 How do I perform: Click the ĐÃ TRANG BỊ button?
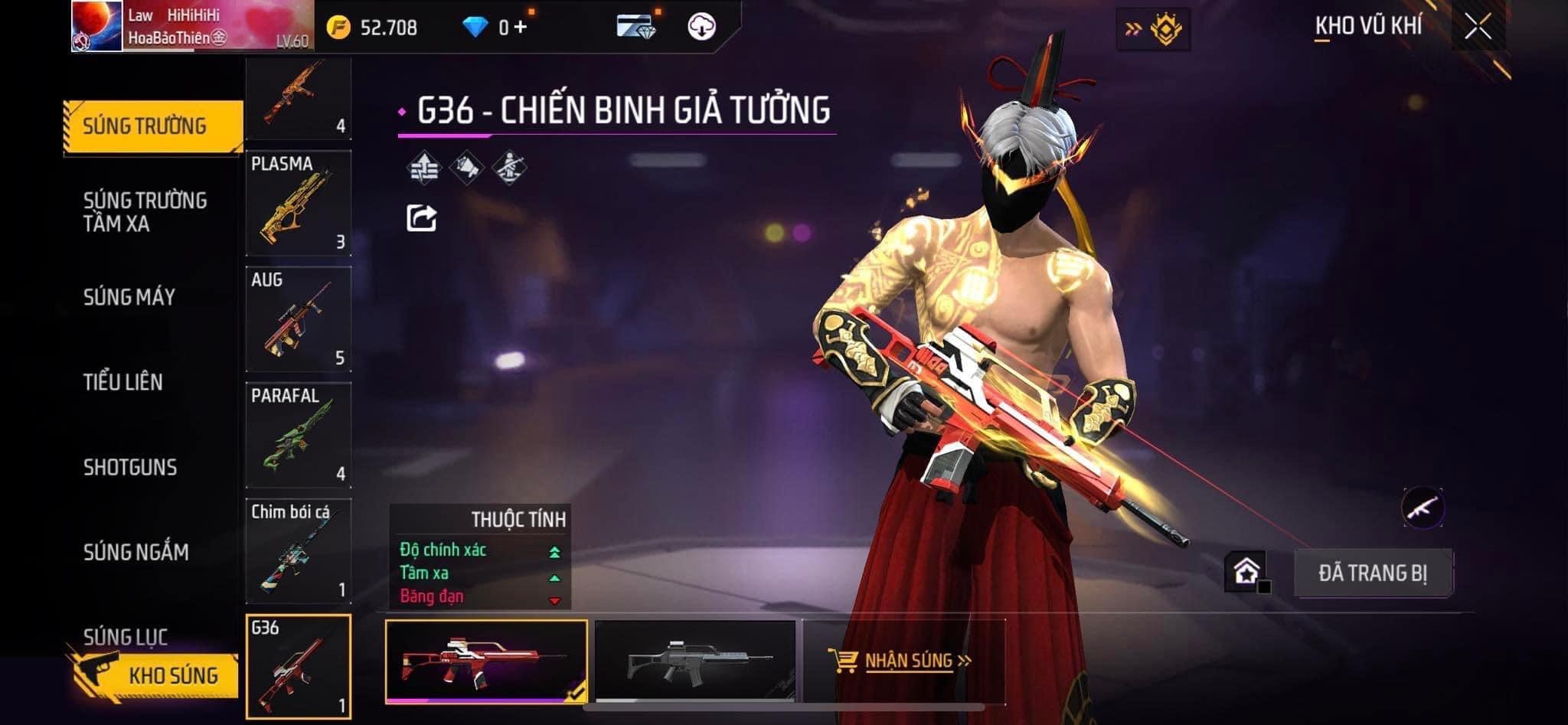click(x=1372, y=573)
